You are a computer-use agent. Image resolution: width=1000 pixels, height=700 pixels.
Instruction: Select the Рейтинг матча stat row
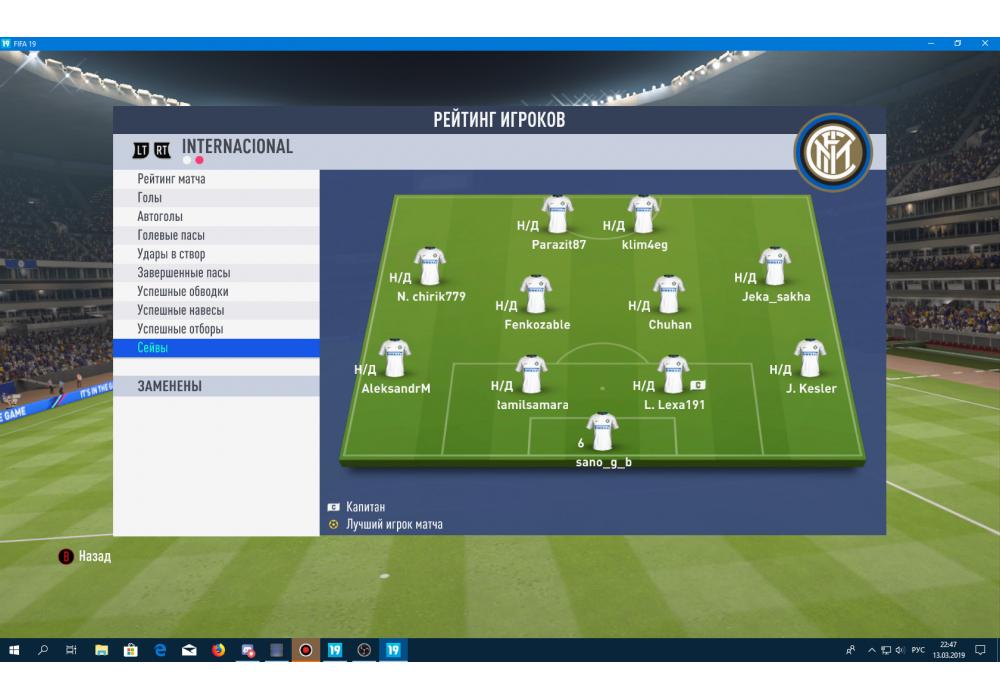[x=215, y=179]
